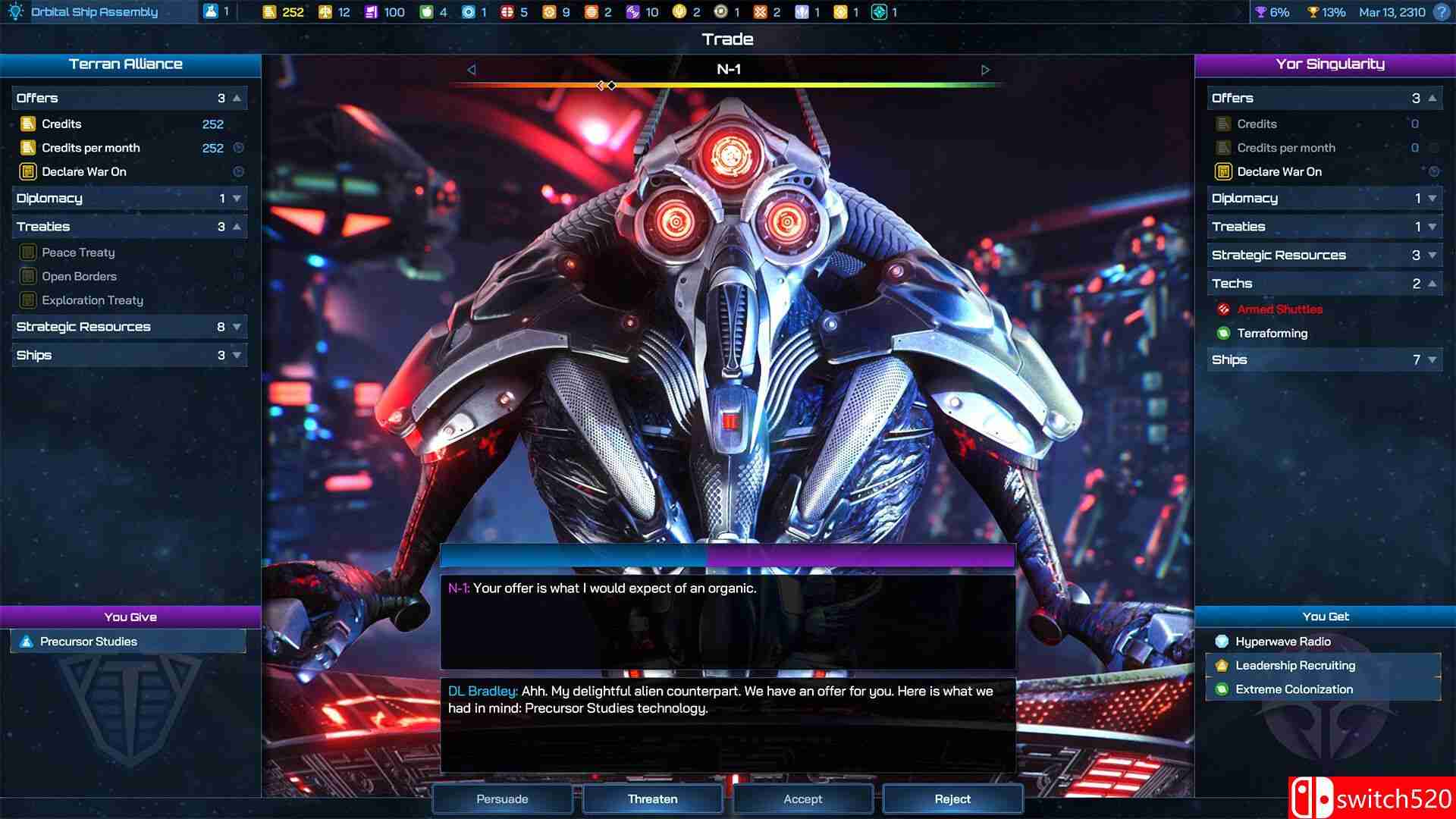Click the Credits icon in Terran Alliance offers
Screen dimensions: 1456x819
29,124
